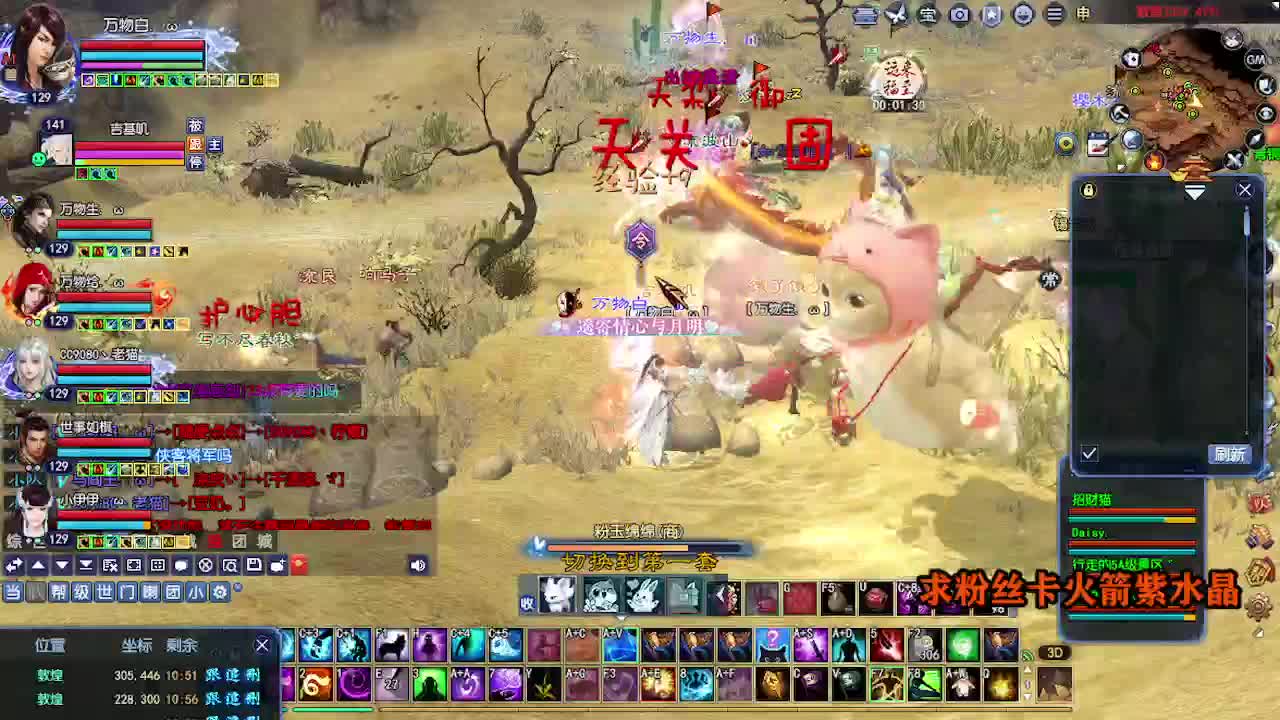The width and height of the screenshot is (1280, 720).
Task: Click the yellow progress bar under 粉玉绵绵
Action: click(x=640, y=547)
